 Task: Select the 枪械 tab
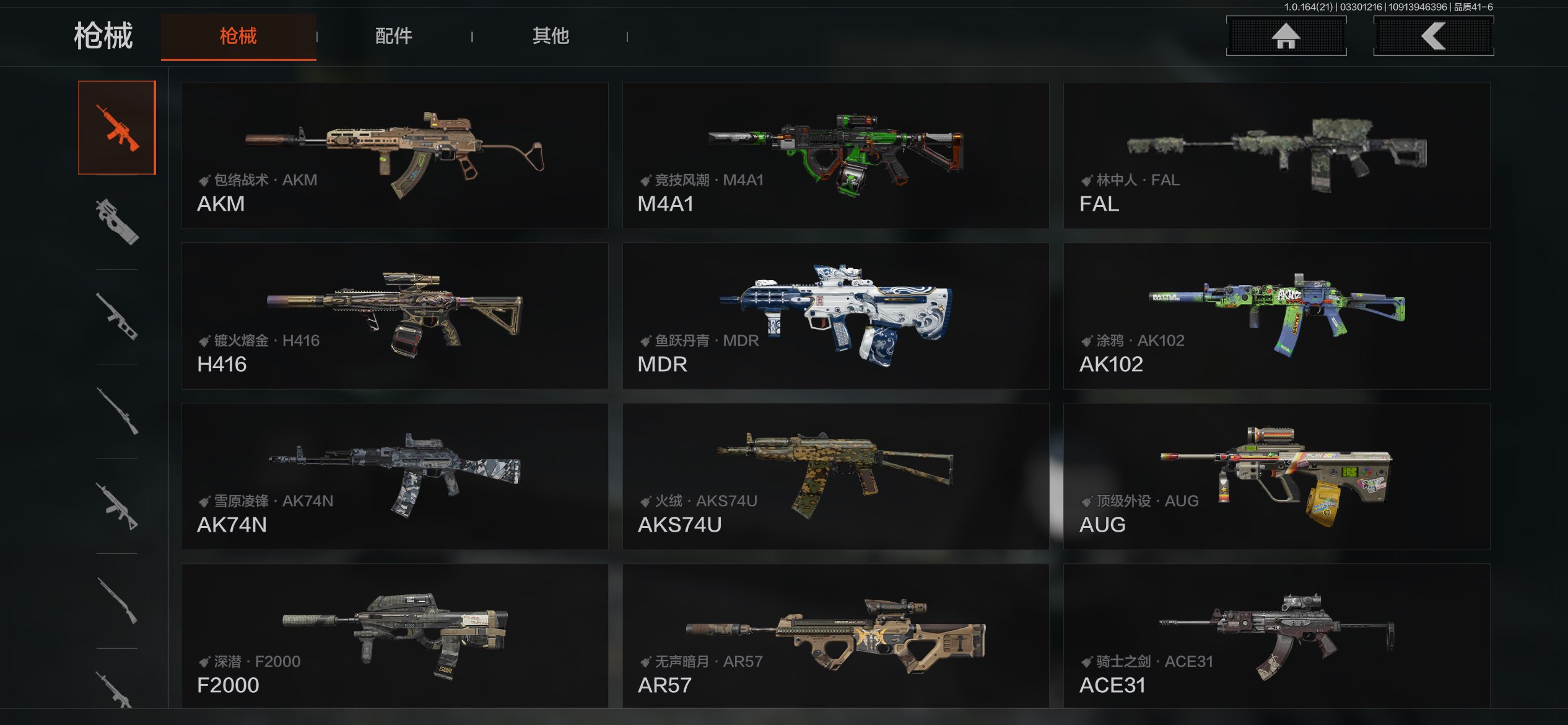[238, 36]
